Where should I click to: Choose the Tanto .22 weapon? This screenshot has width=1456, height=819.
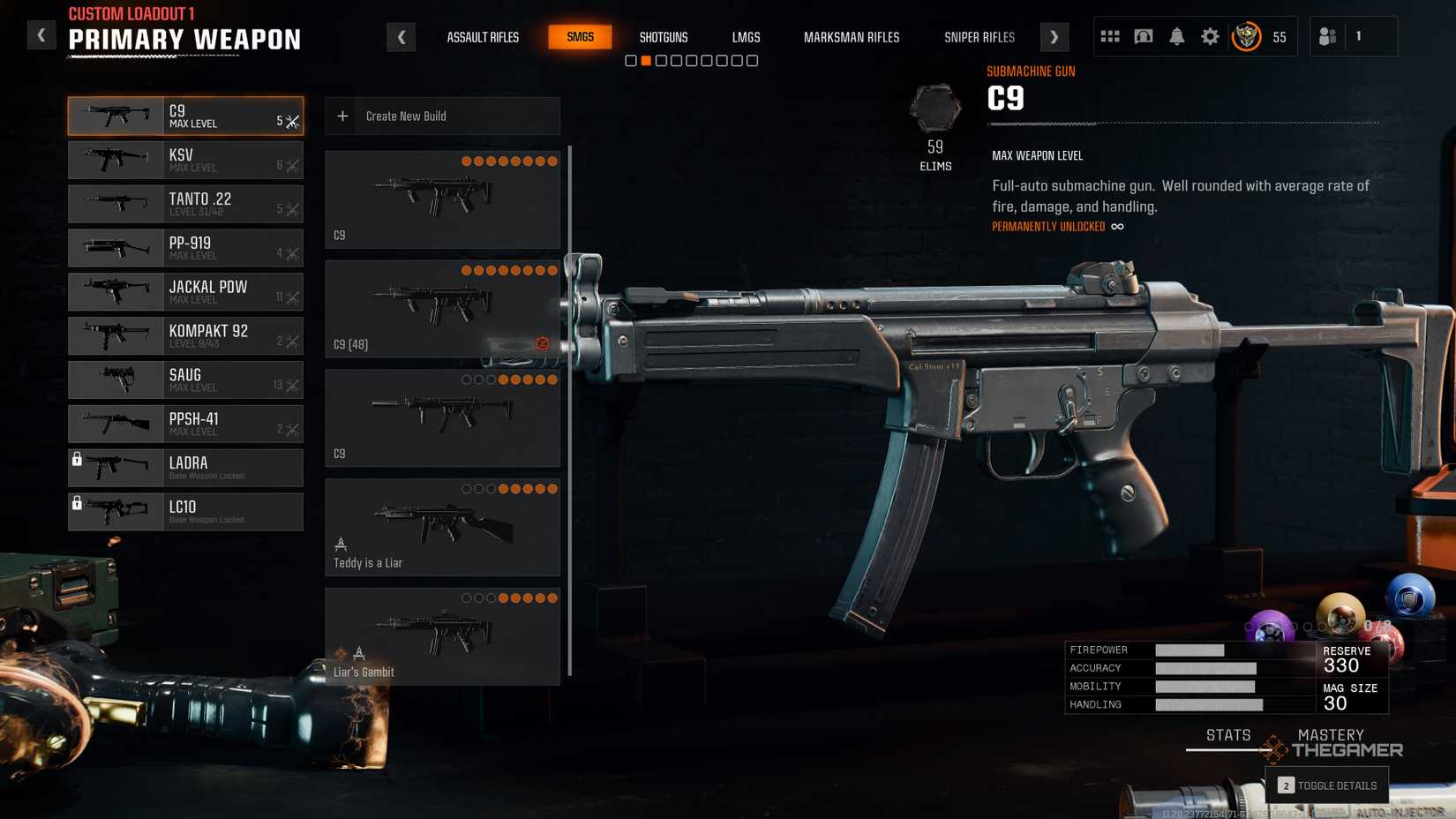pyautogui.click(x=185, y=204)
